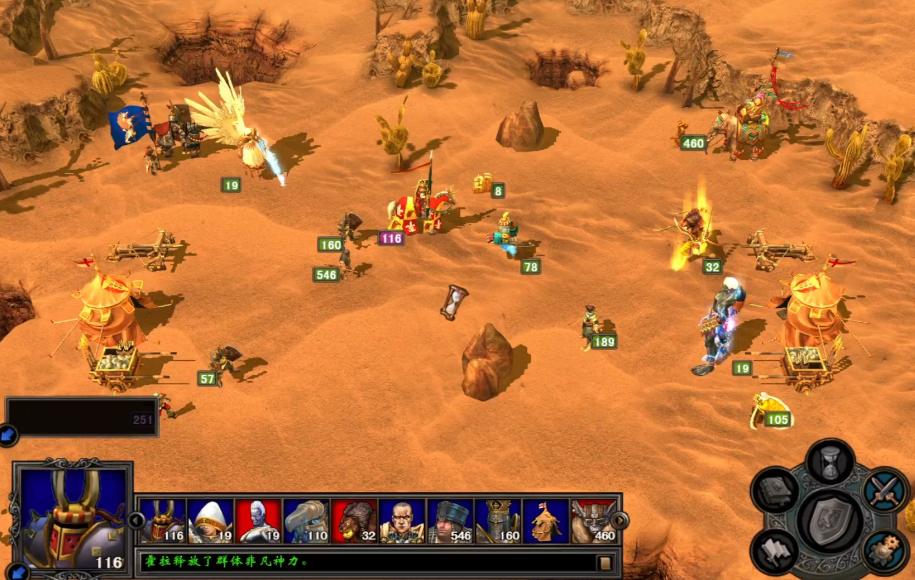Viewport: 915px width, 580px height.
Task: Select the tent portrait in turn bar
Action: coord(546,521)
